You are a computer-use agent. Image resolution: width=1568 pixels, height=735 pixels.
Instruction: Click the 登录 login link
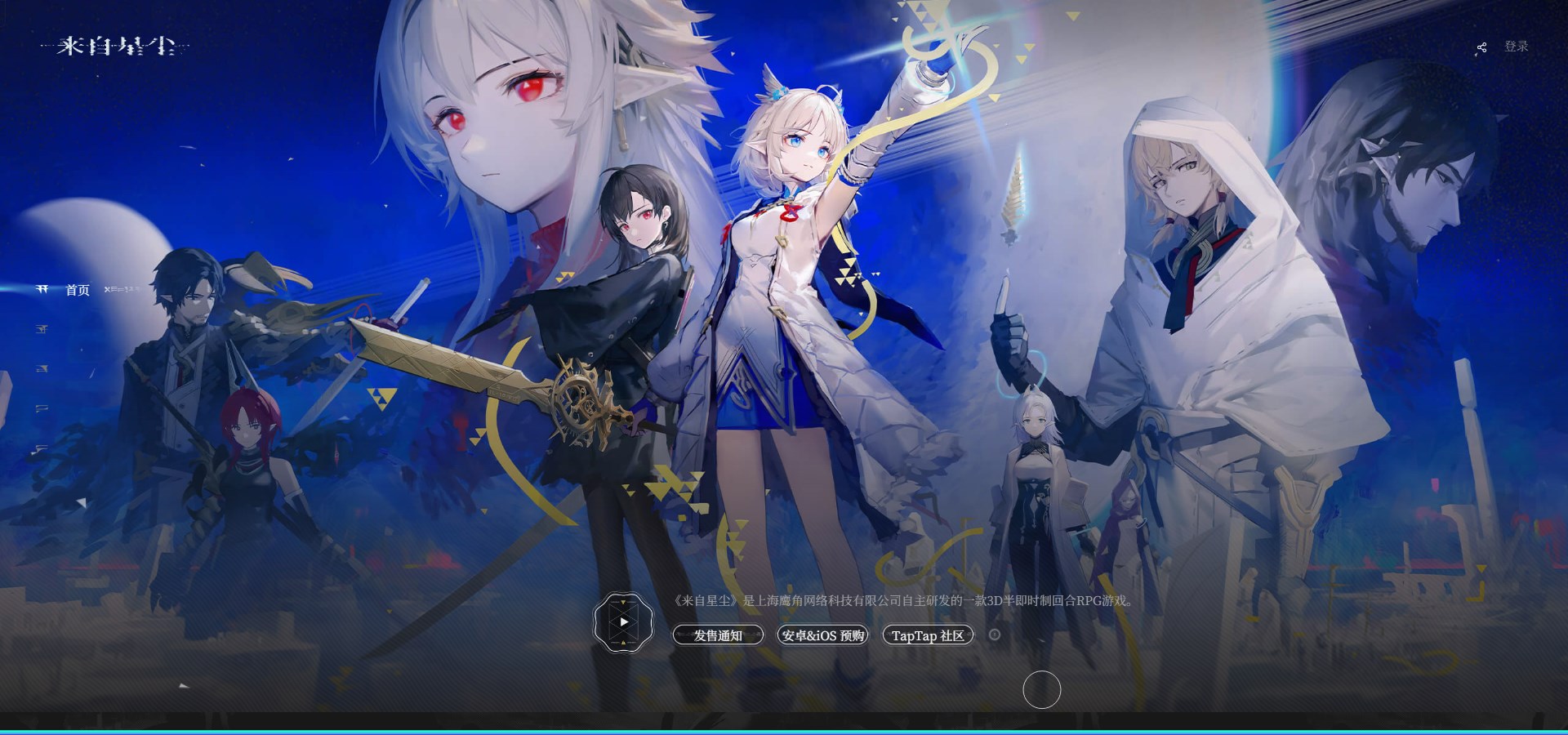coord(1516,47)
